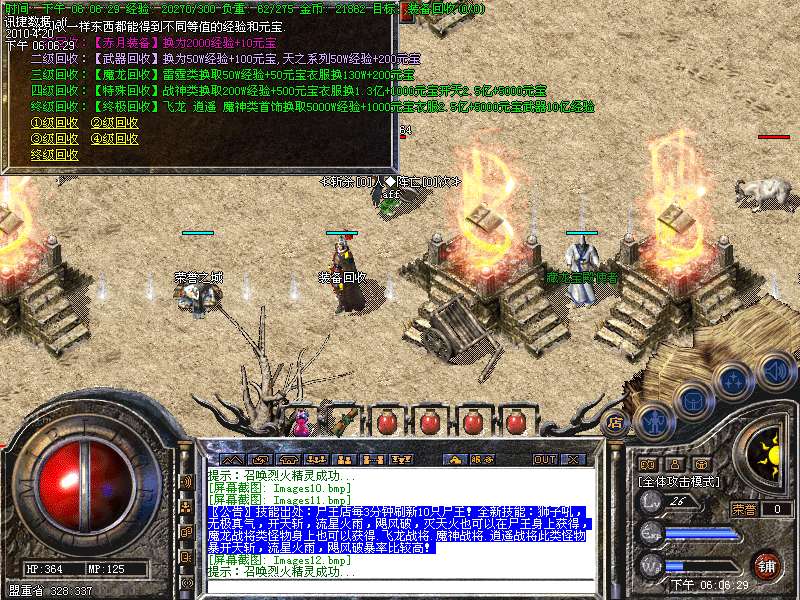The height and width of the screenshot is (600, 800).
Task: Use the pink potion in the belt
Action: tap(300, 422)
